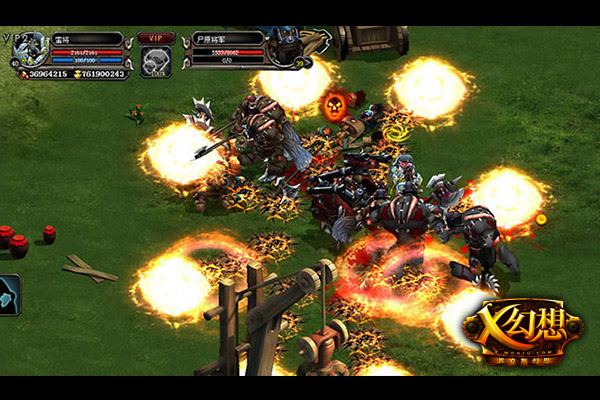Activate the blue skill icon on left edge
This screenshot has width=600, height=400.
[8, 295]
